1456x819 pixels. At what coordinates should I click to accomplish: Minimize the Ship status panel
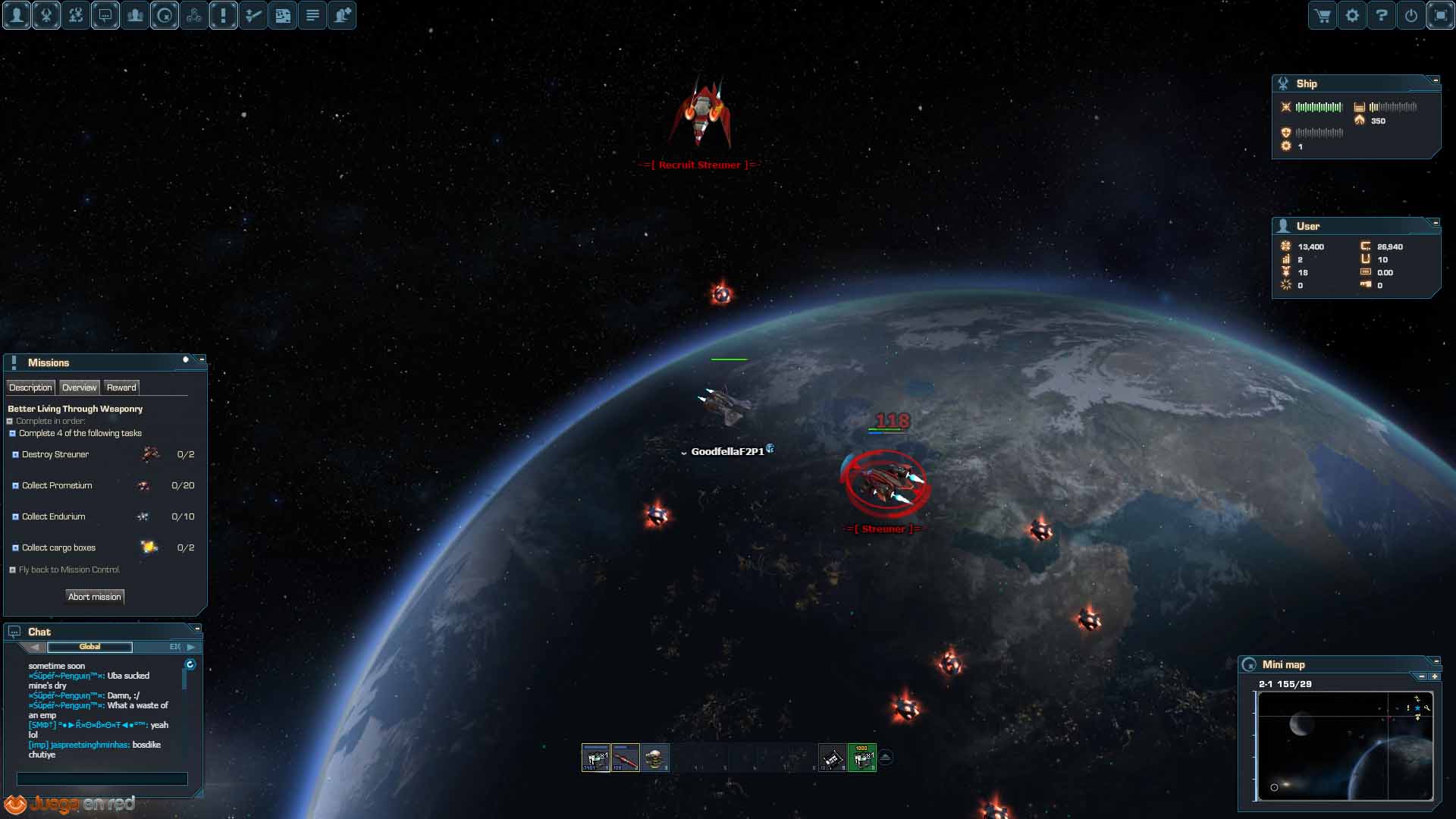point(1436,80)
